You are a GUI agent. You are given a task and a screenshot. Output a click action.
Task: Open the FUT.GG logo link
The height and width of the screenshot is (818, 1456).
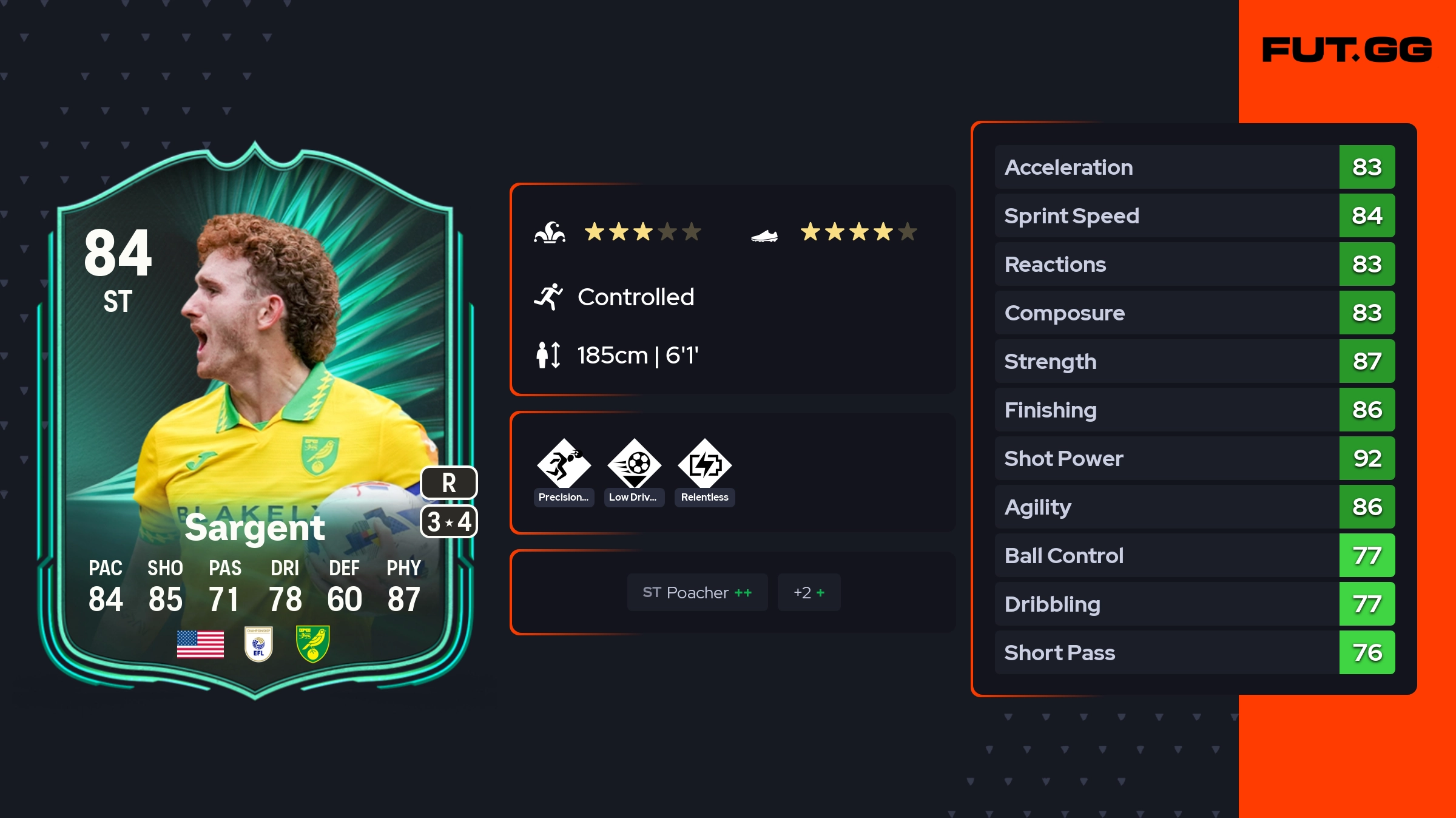click(x=1347, y=50)
